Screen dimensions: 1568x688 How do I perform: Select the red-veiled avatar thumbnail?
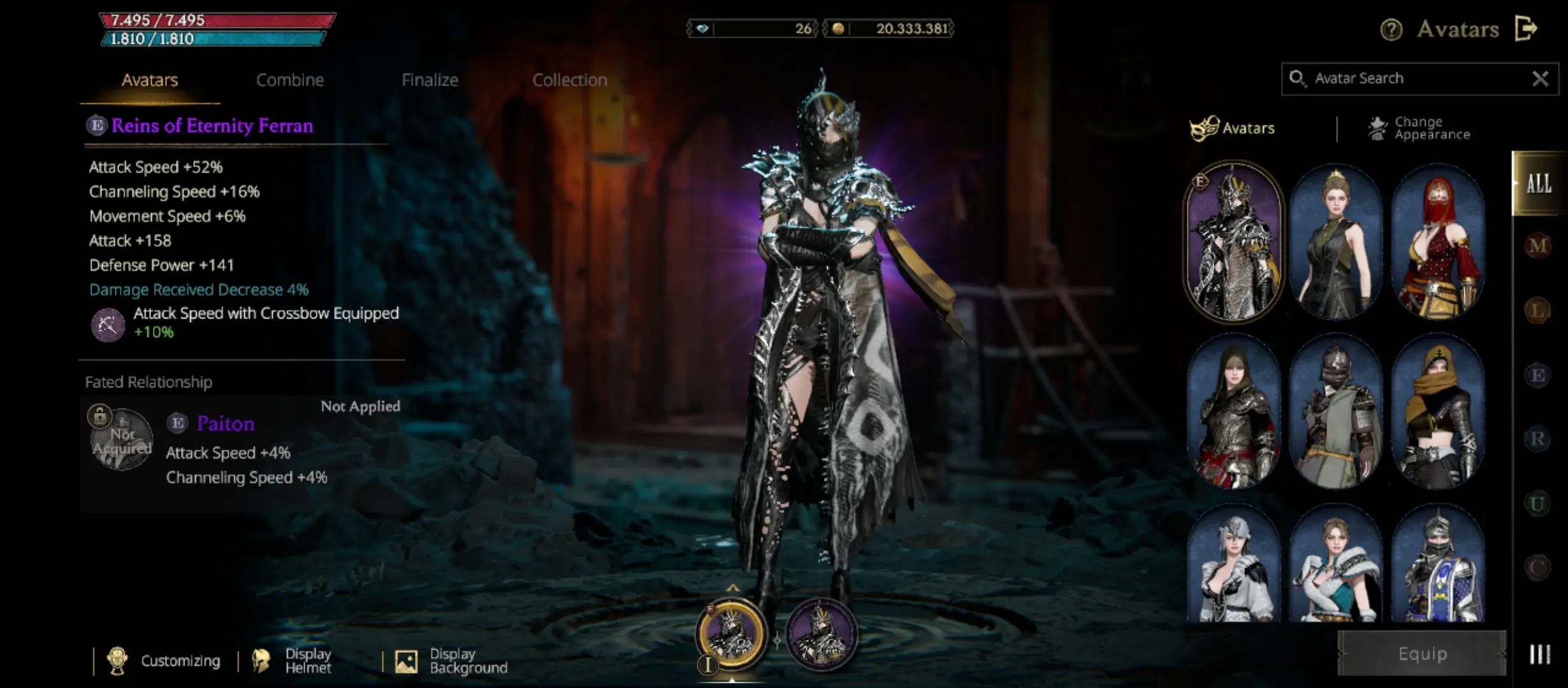(x=1437, y=242)
